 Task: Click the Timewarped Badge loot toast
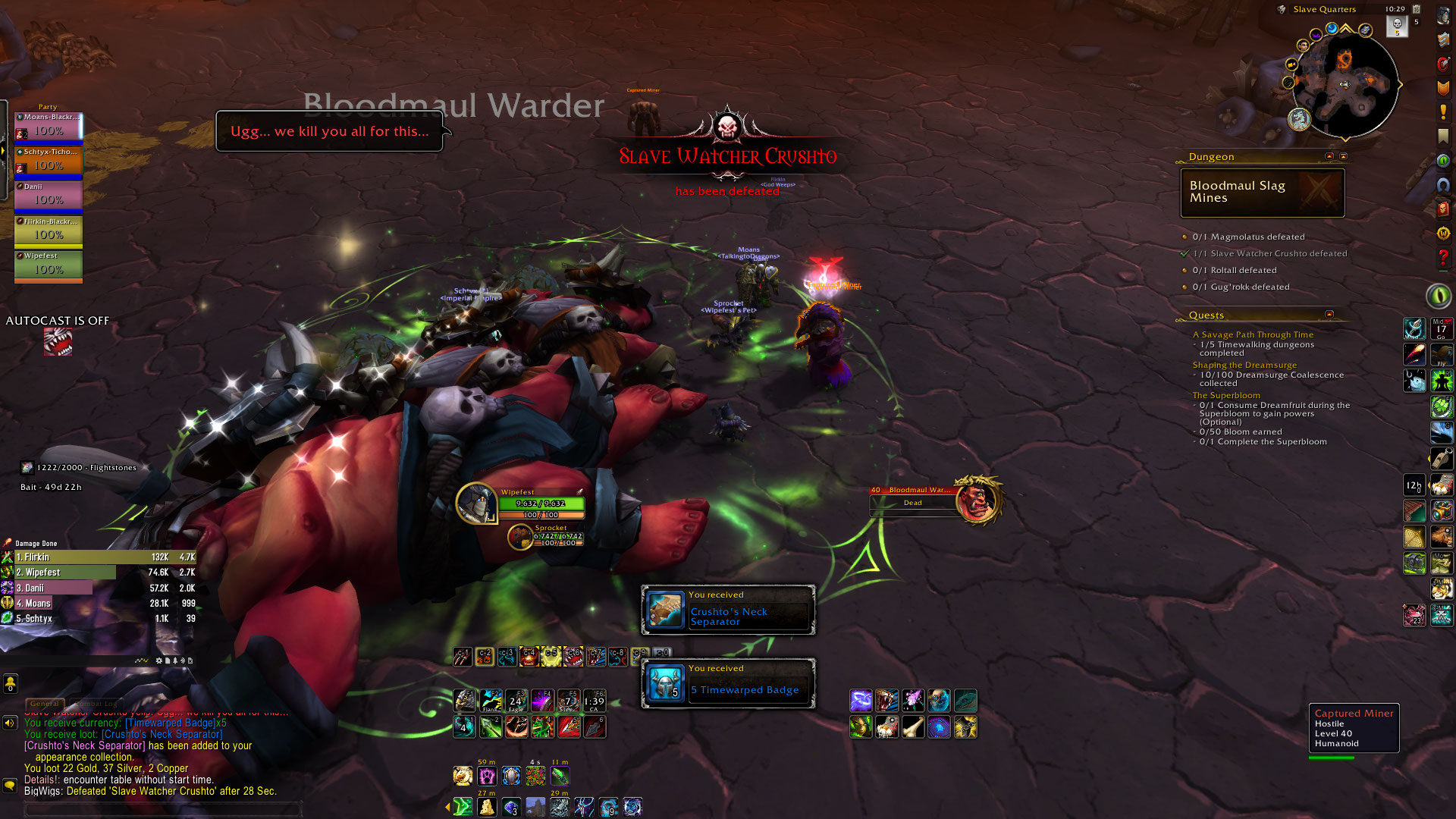(728, 684)
